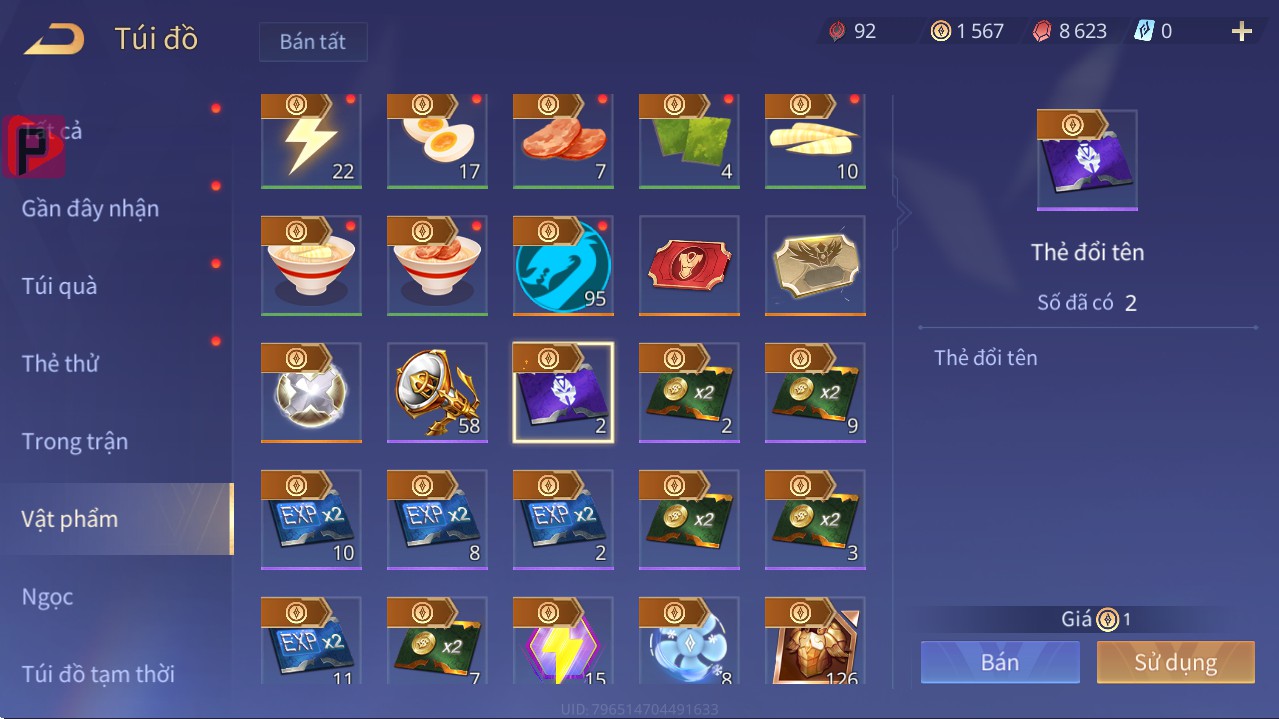The width and height of the screenshot is (1279, 719).
Task: Select the red ticket item slot
Action: point(689,265)
